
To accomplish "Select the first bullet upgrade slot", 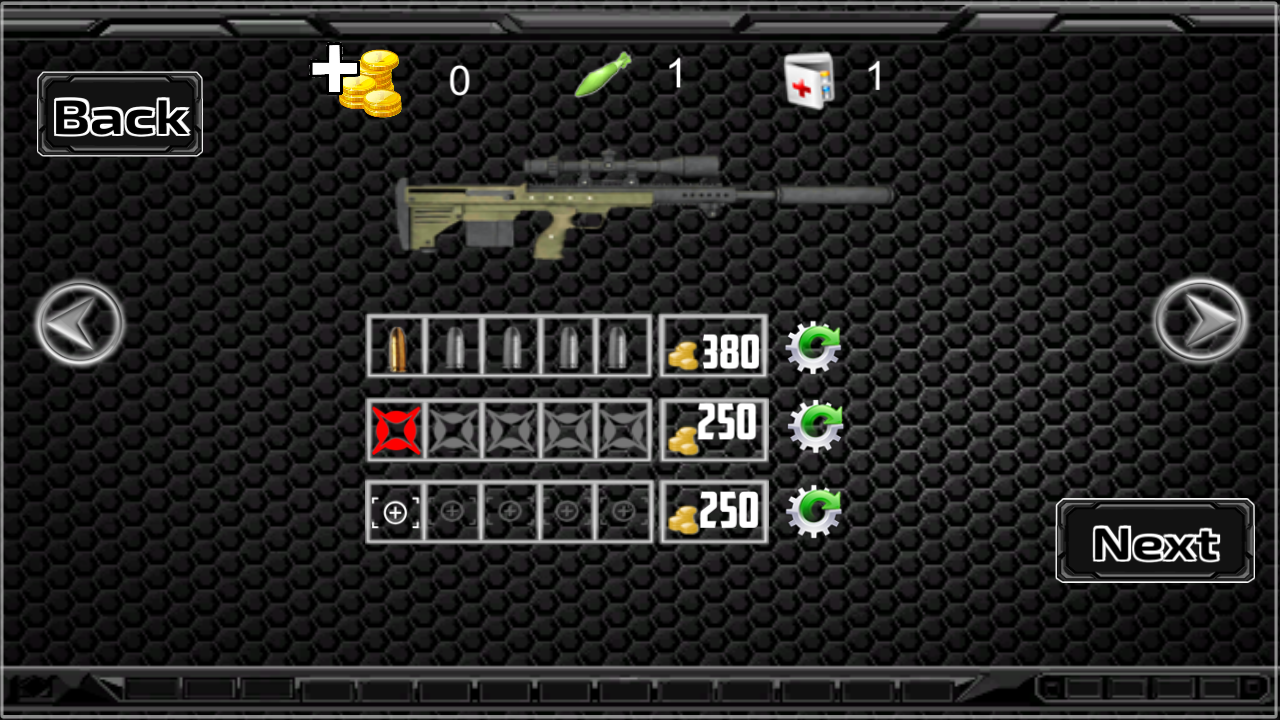I will [395, 346].
